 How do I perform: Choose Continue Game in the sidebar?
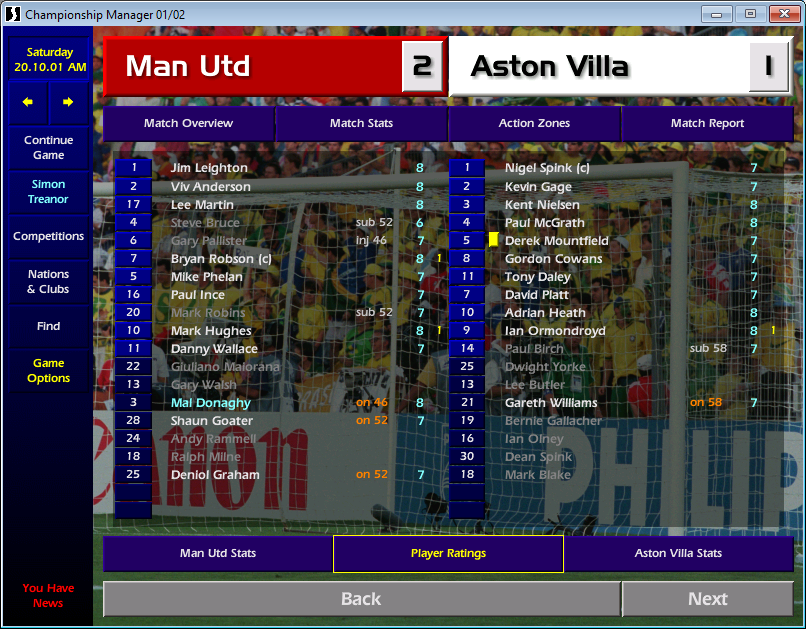click(48, 148)
